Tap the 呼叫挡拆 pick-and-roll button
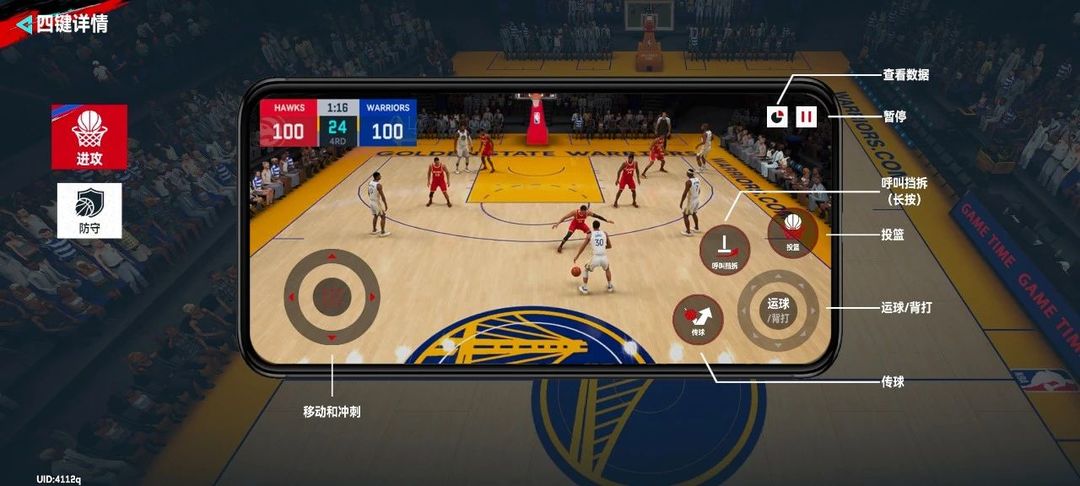 click(724, 249)
